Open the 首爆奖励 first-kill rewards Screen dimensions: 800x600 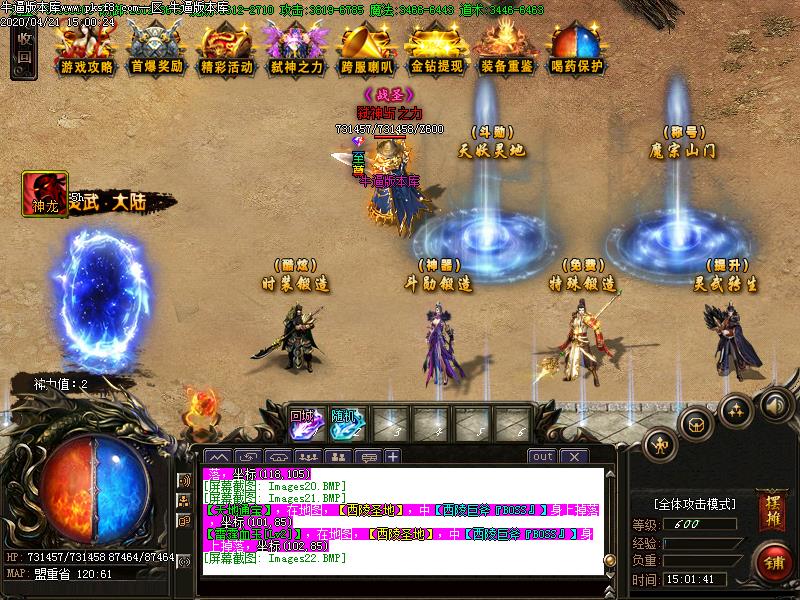point(156,50)
